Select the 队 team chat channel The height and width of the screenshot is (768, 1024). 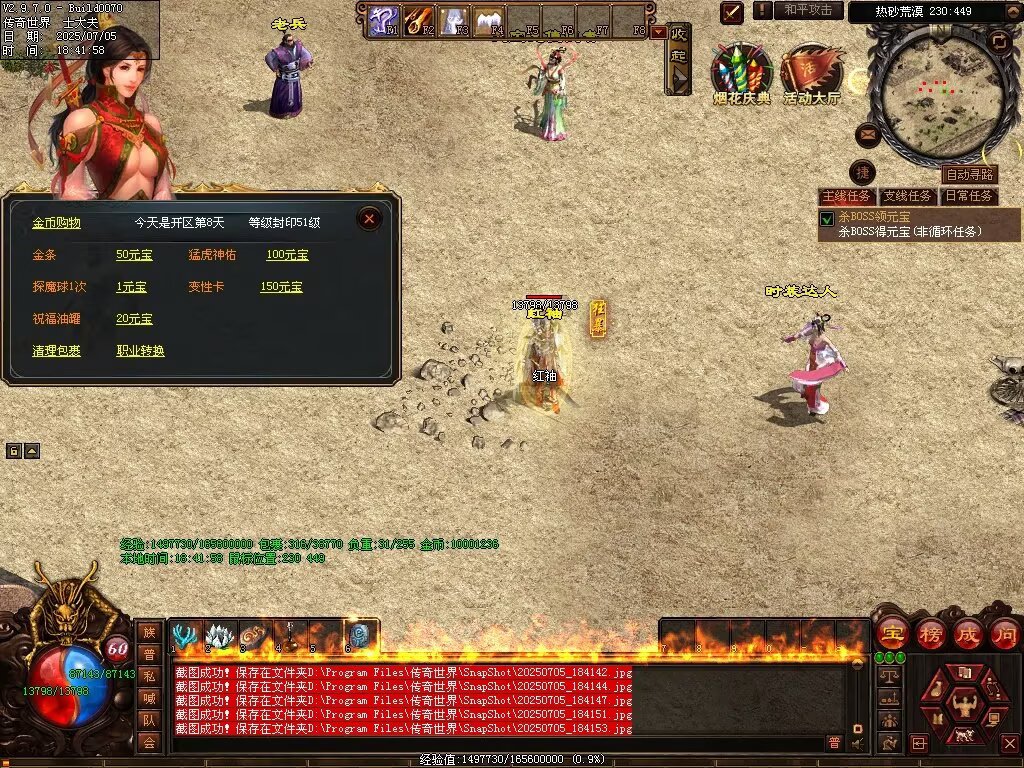tap(149, 719)
